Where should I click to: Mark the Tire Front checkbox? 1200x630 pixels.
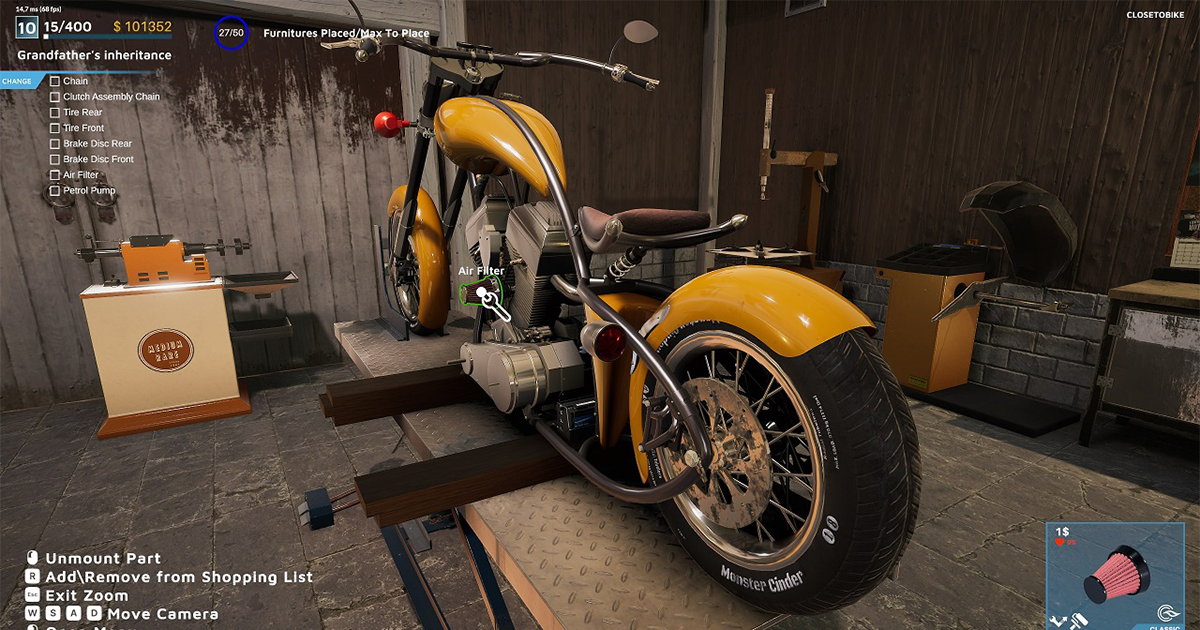click(55, 128)
